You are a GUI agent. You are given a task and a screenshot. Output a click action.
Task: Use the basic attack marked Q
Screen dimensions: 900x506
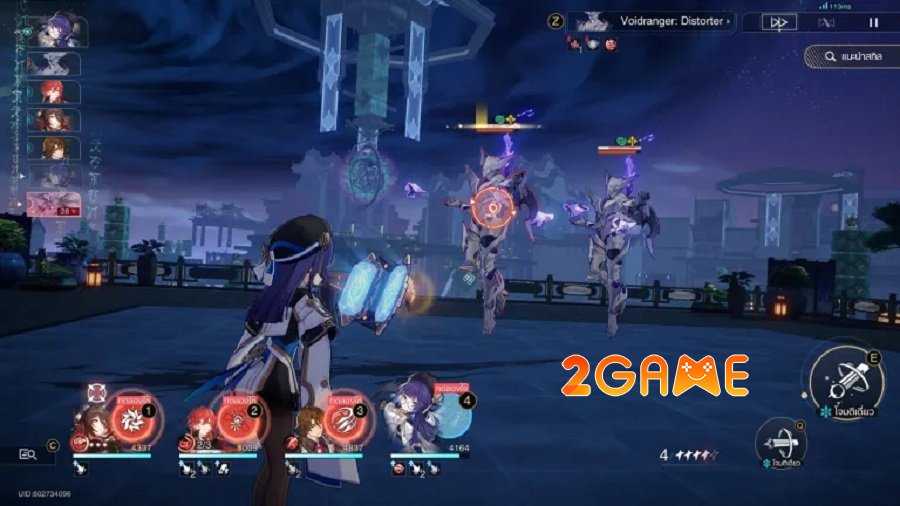coord(782,438)
